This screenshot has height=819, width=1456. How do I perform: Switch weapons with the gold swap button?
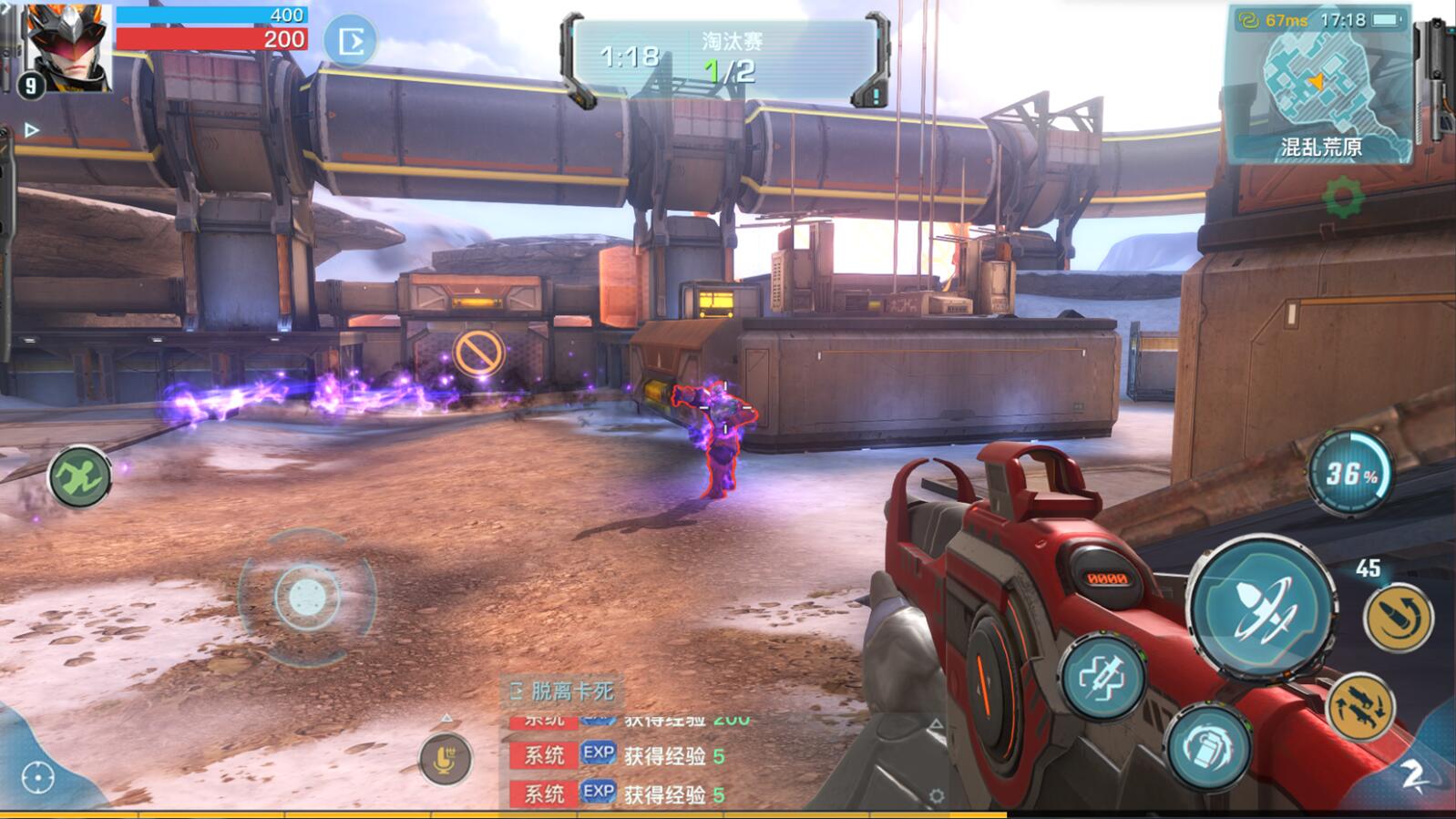tap(1361, 706)
